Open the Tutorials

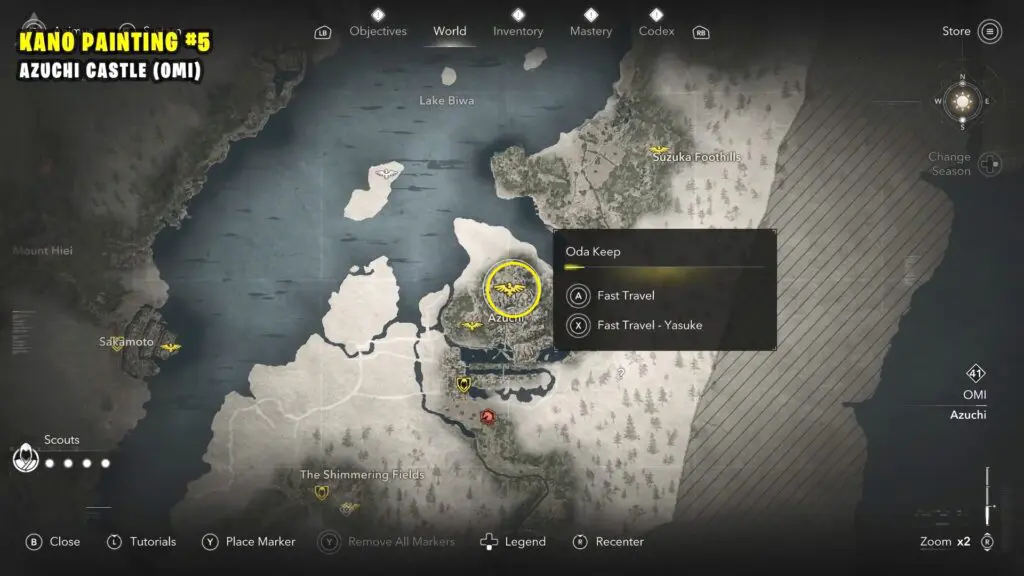(142, 542)
